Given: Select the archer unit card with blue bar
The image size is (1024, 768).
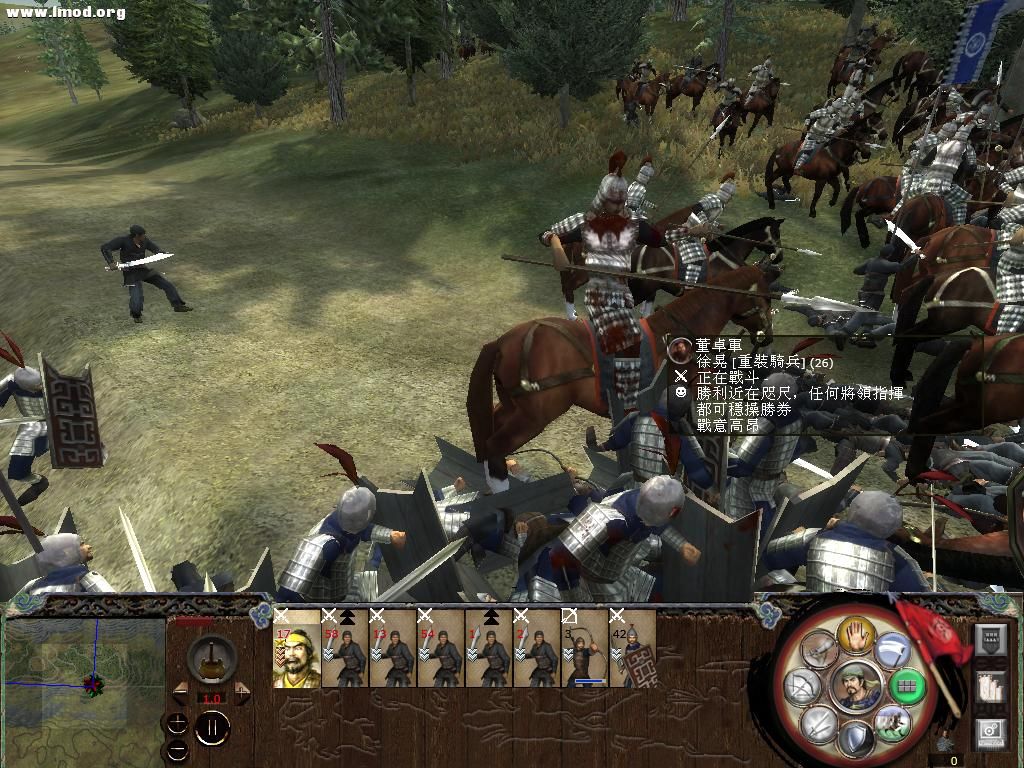Looking at the screenshot, I should (585, 650).
